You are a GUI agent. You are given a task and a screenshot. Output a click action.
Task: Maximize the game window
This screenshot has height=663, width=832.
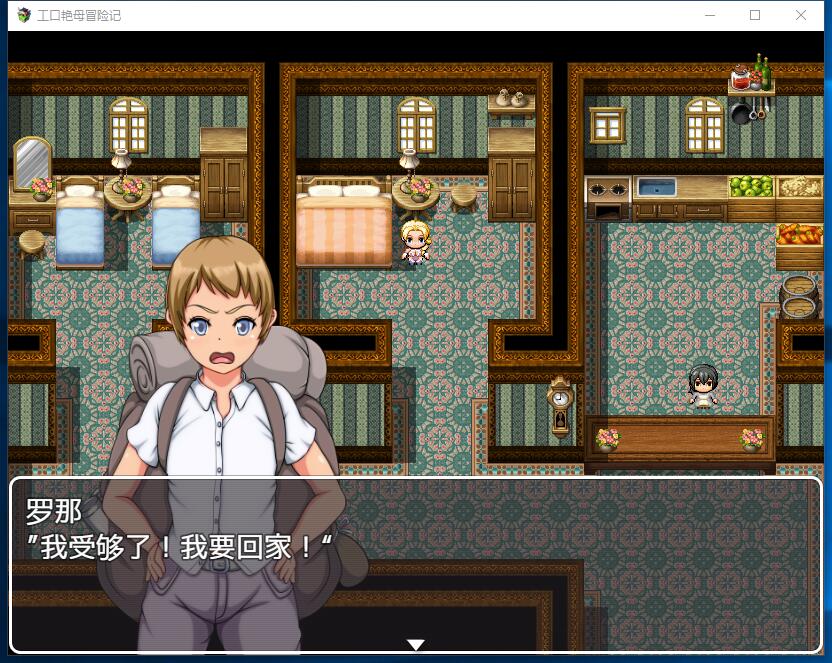pyautogui.click(x=755, y=15)
